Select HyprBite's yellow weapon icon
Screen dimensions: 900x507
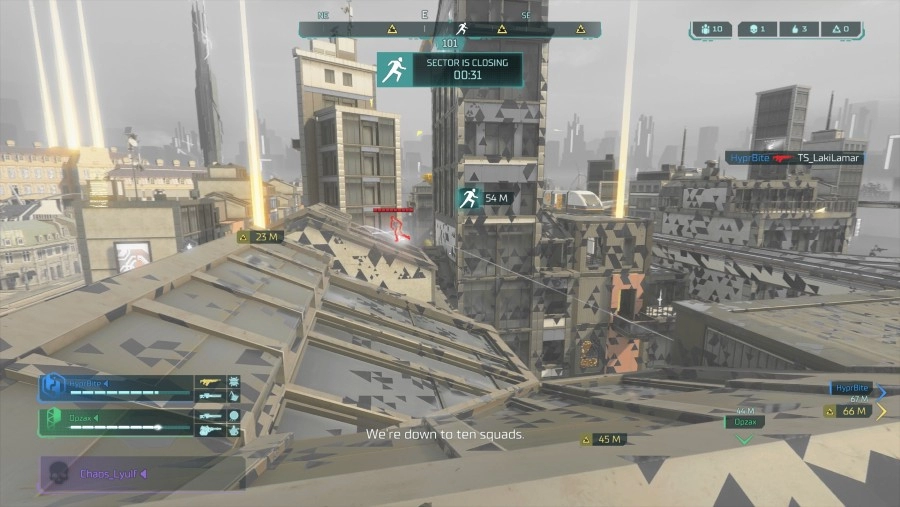[x=209, y=382]
